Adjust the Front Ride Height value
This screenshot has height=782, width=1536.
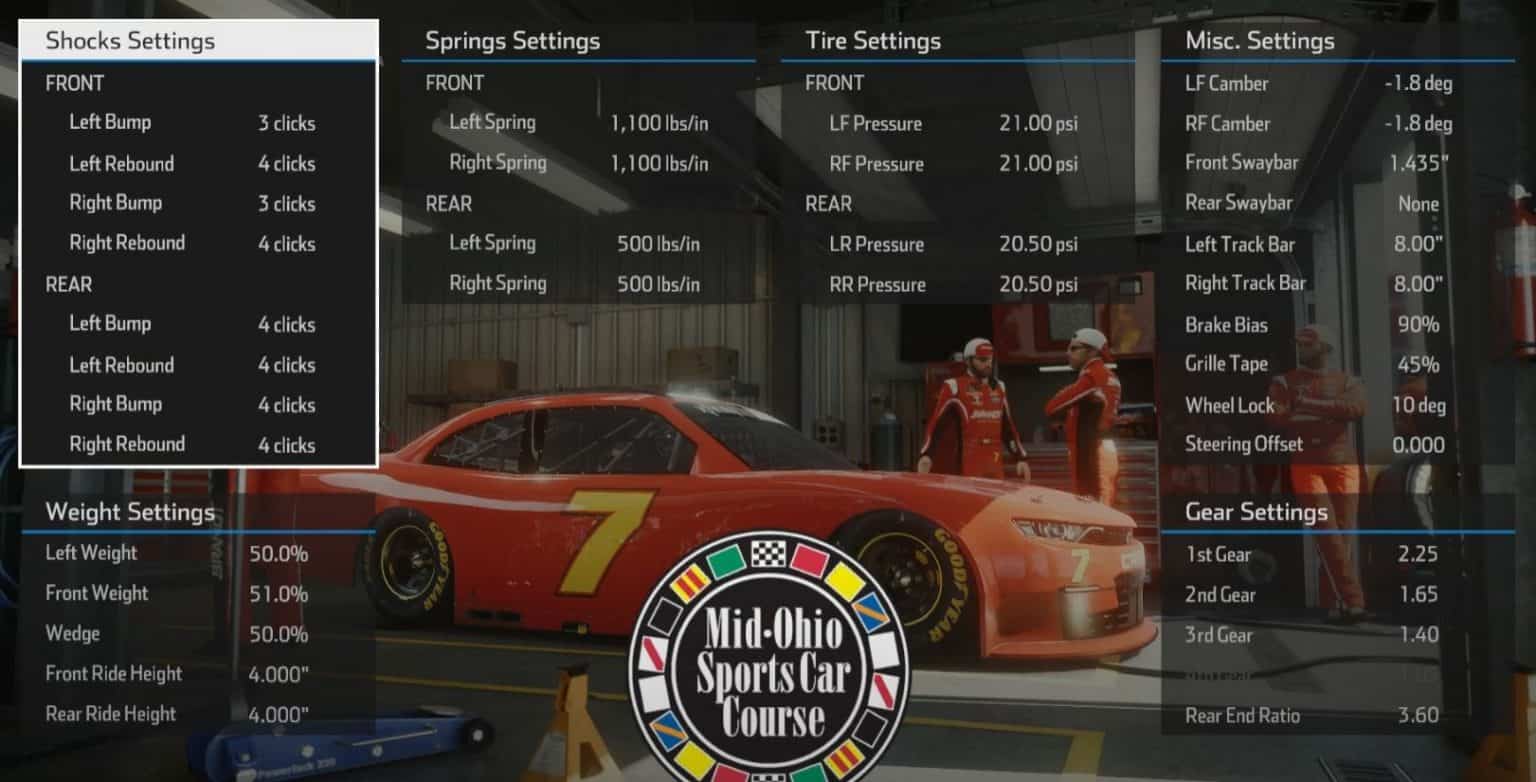pos(113,673)
